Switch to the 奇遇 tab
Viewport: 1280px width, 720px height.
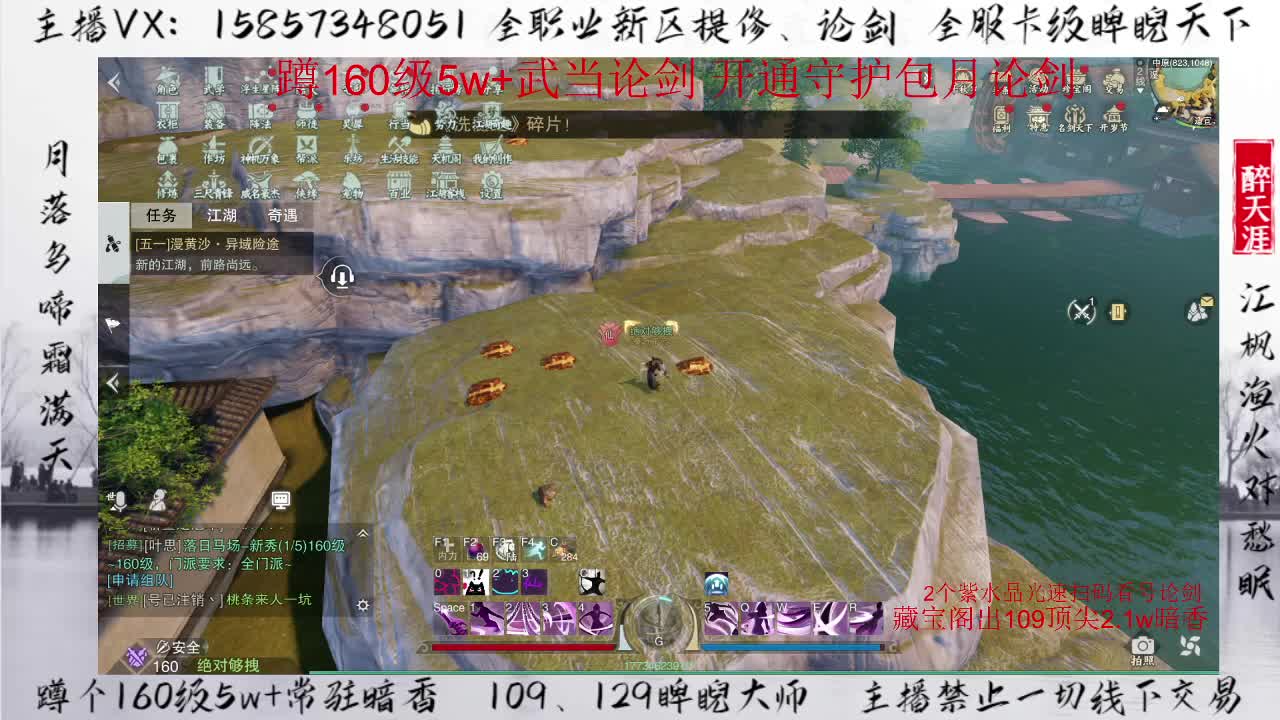click(x=283, y=213)
